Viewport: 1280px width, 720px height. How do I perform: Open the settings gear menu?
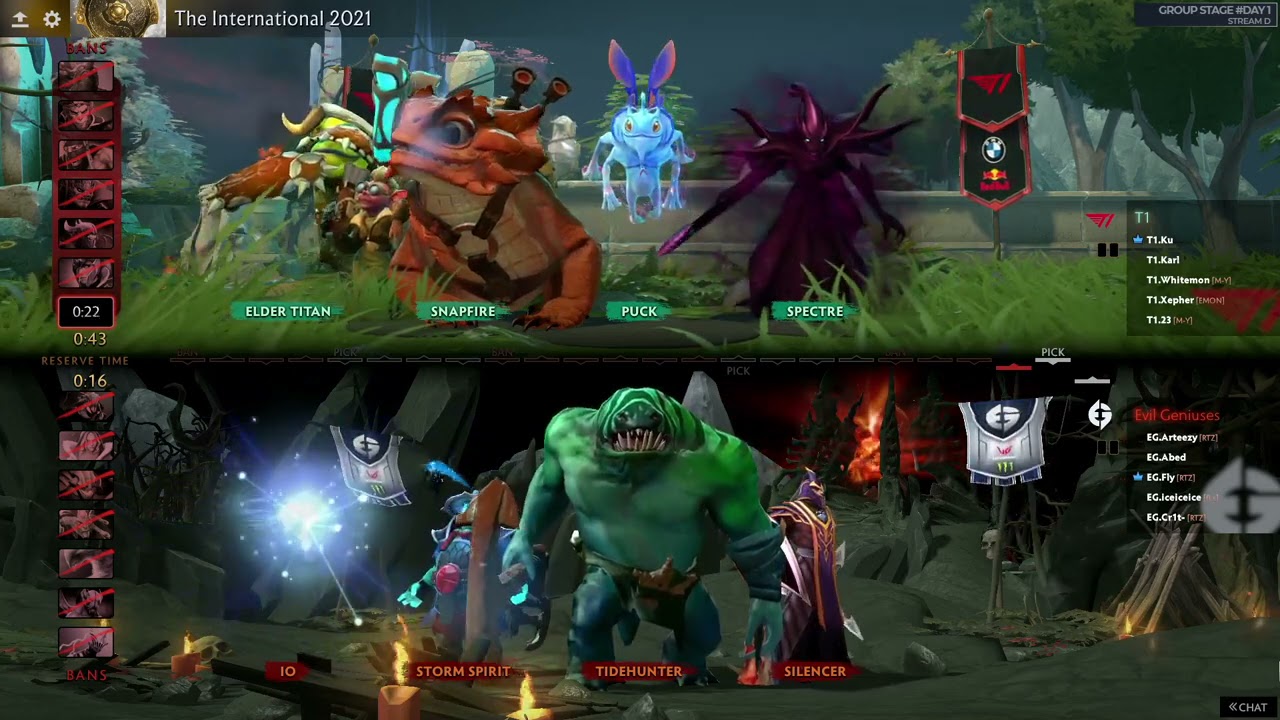point(52,19)
